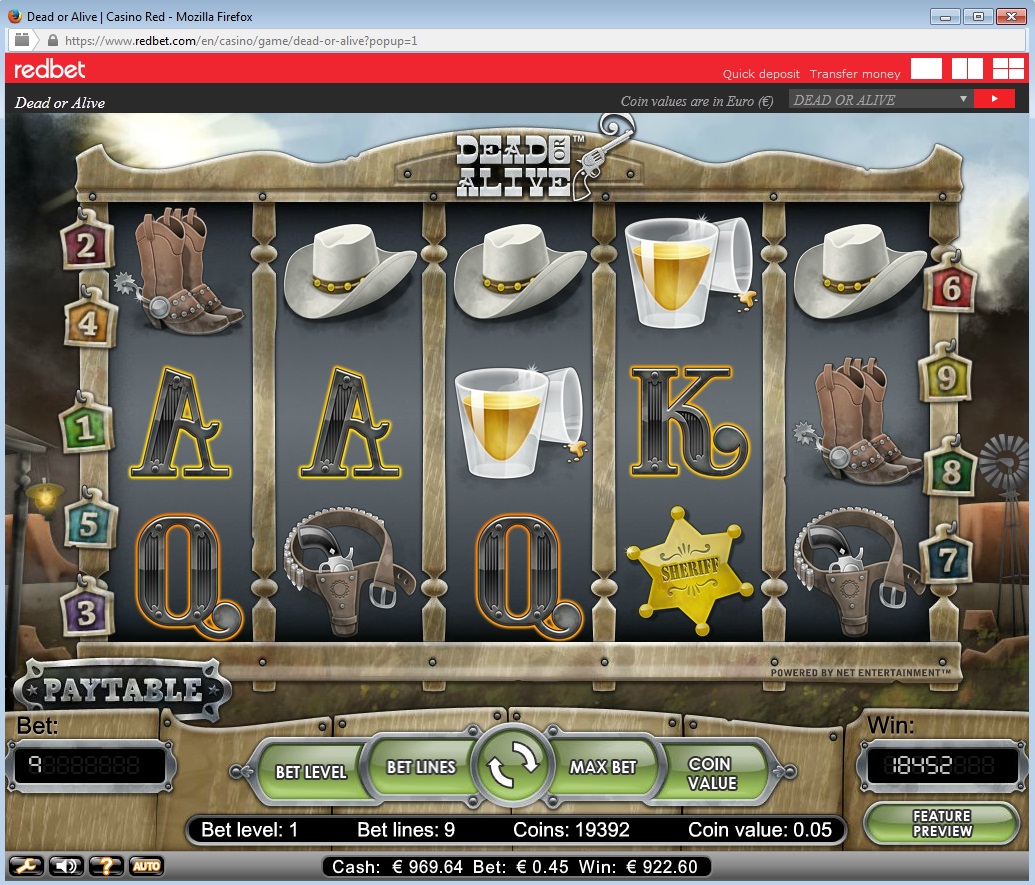Change the Bet Lines setting

tap(421, 767)
